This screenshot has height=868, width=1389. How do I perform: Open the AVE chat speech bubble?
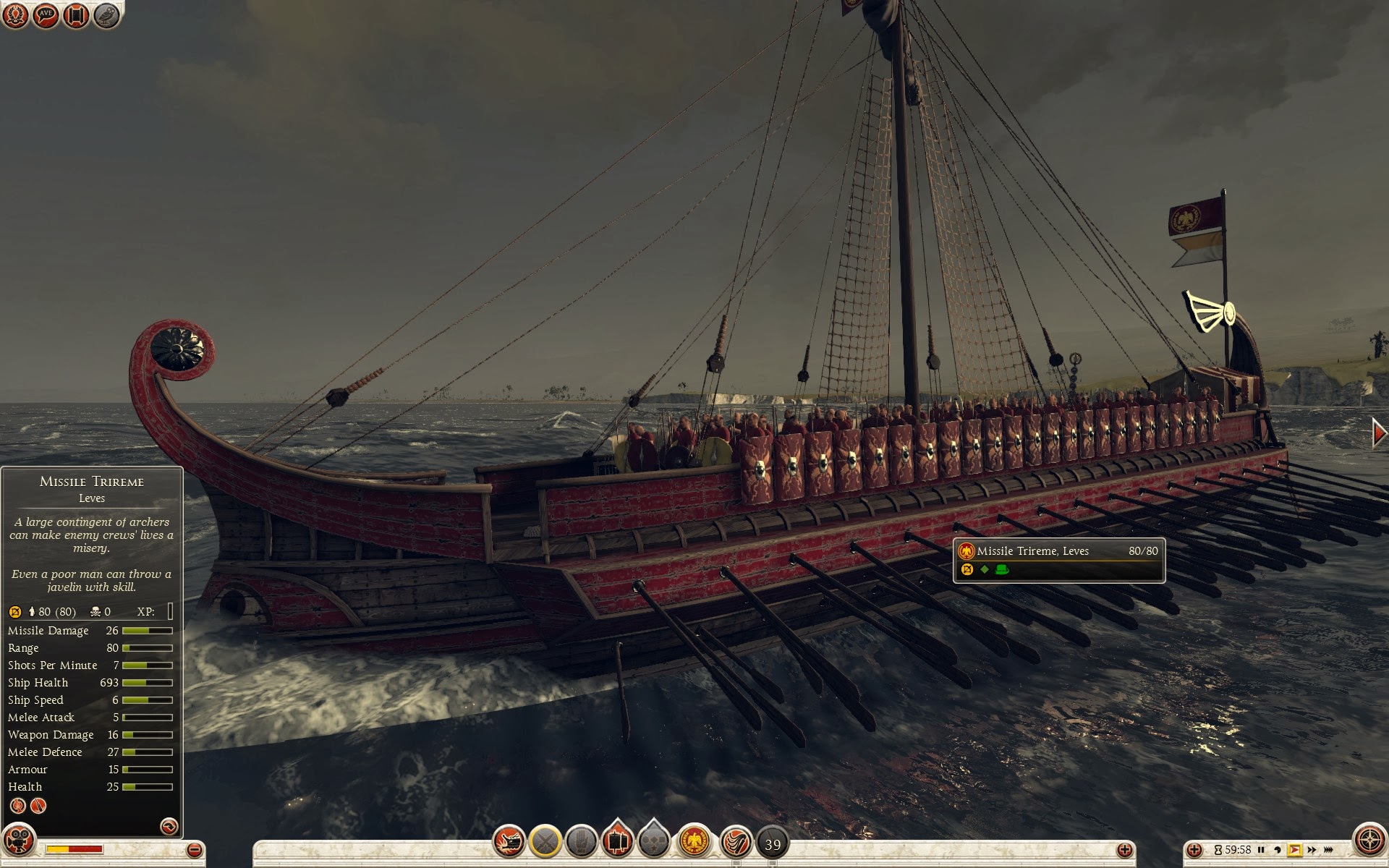click(x=46, y=14)
